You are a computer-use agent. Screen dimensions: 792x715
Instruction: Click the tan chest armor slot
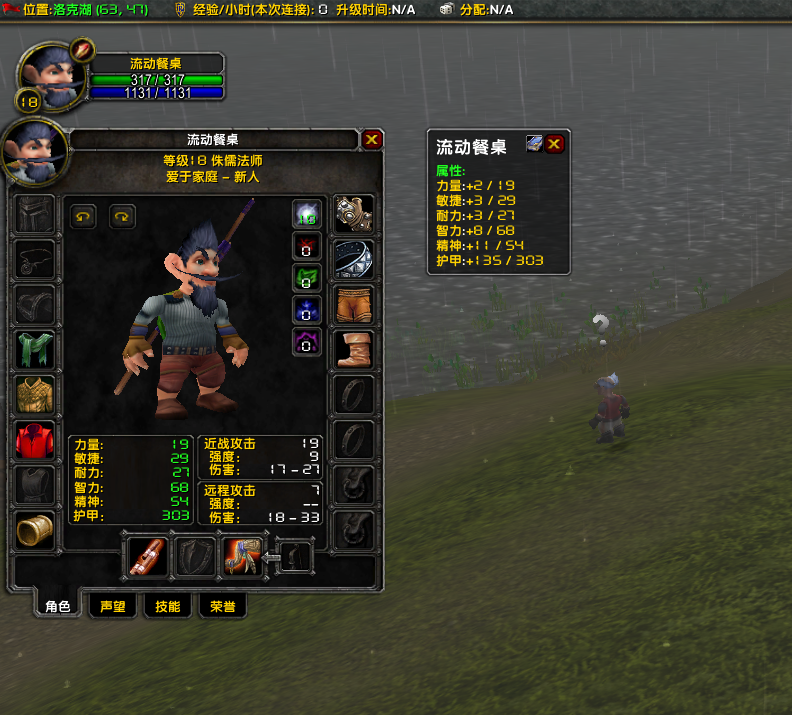[x=35, y=395]
